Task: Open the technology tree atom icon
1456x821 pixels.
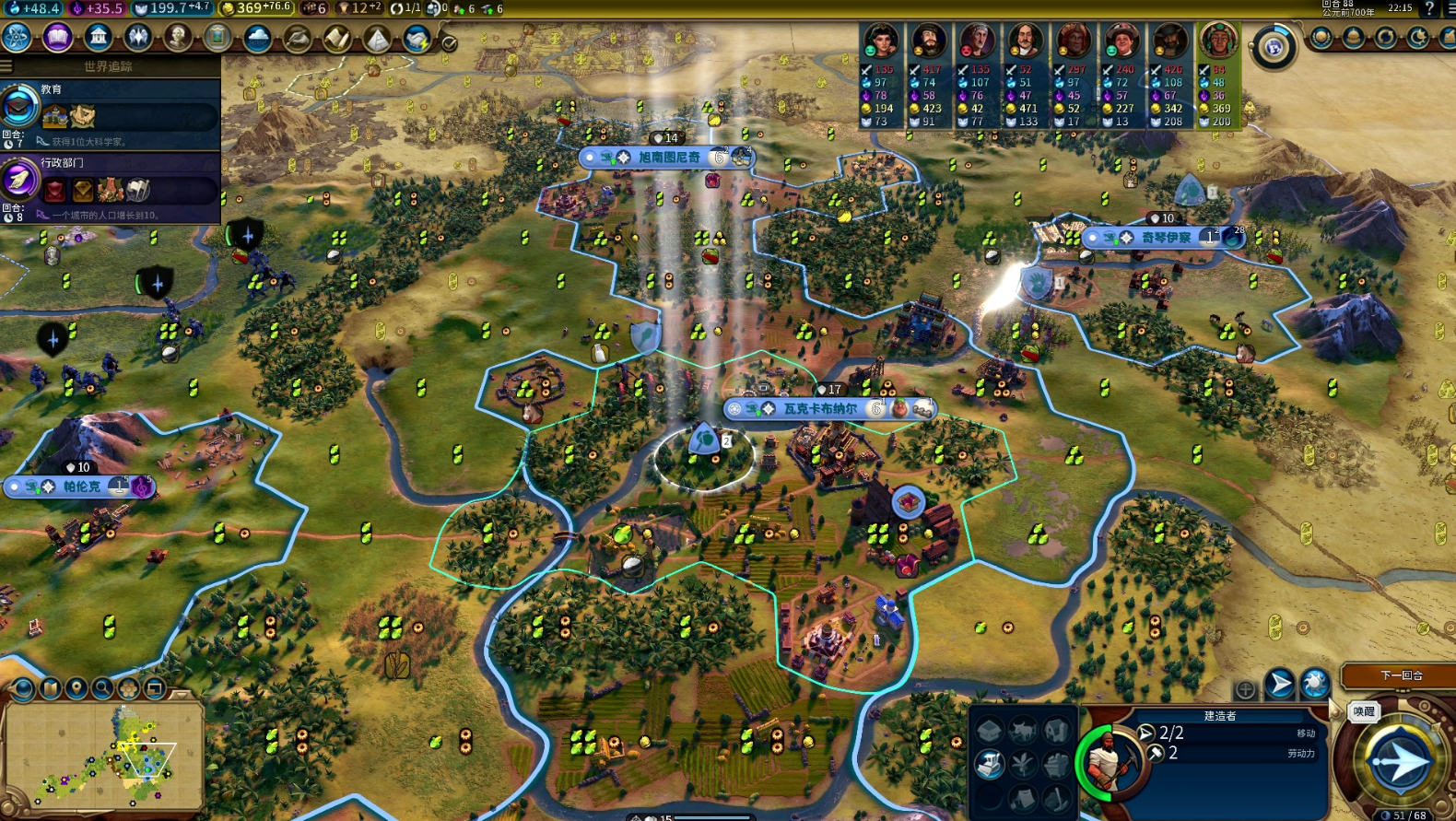Action: [x=17, y=38]
